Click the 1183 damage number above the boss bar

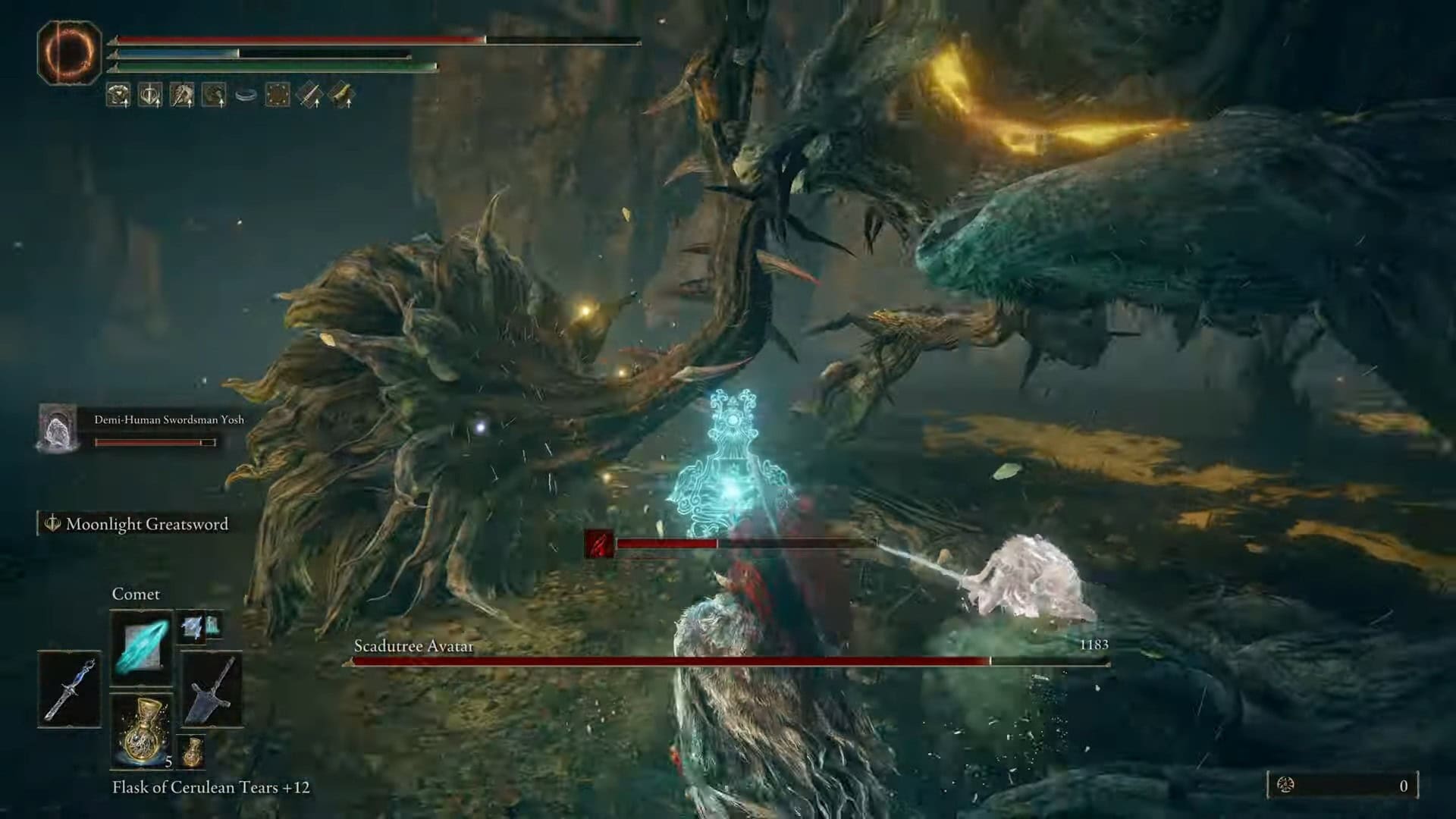coord(1094,644)
